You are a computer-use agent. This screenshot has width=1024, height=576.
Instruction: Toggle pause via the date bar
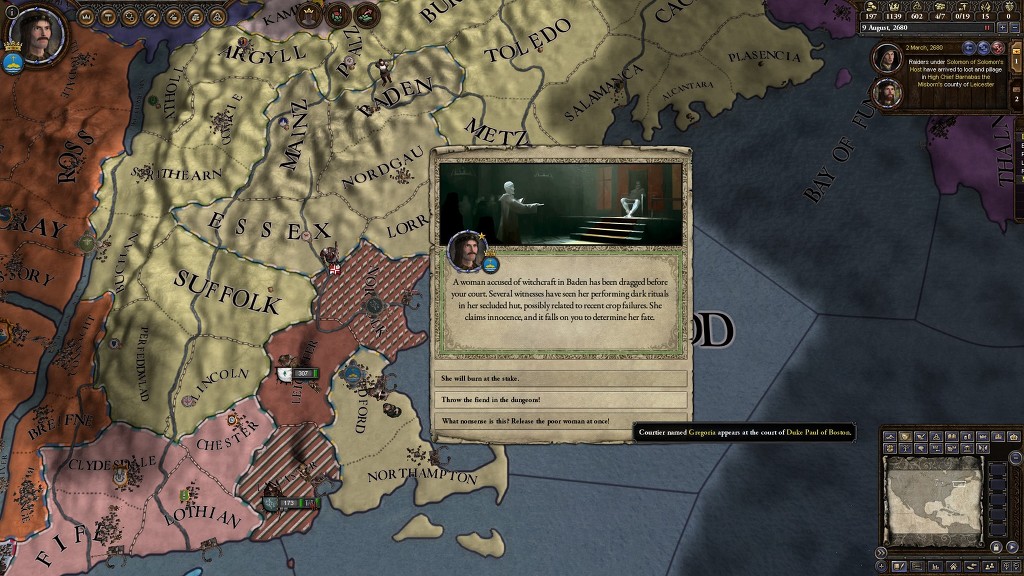925,28
